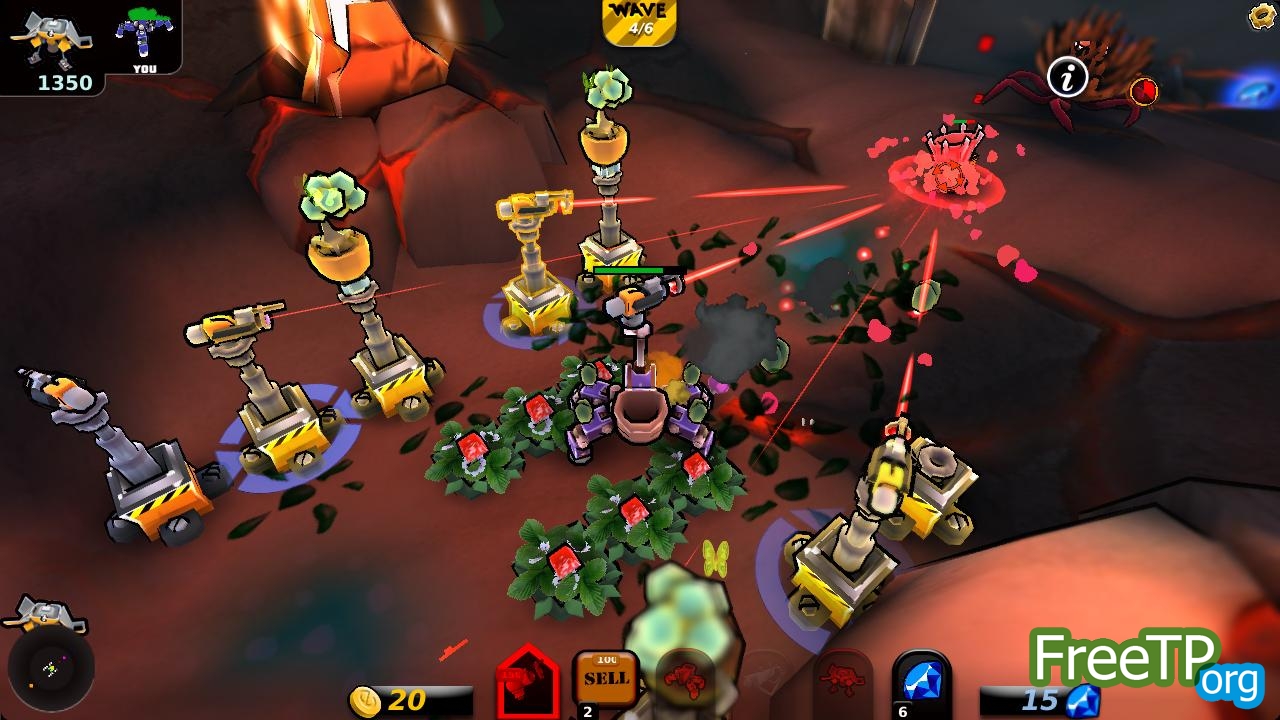Select the round red turret slot

(x=685, y=678)
